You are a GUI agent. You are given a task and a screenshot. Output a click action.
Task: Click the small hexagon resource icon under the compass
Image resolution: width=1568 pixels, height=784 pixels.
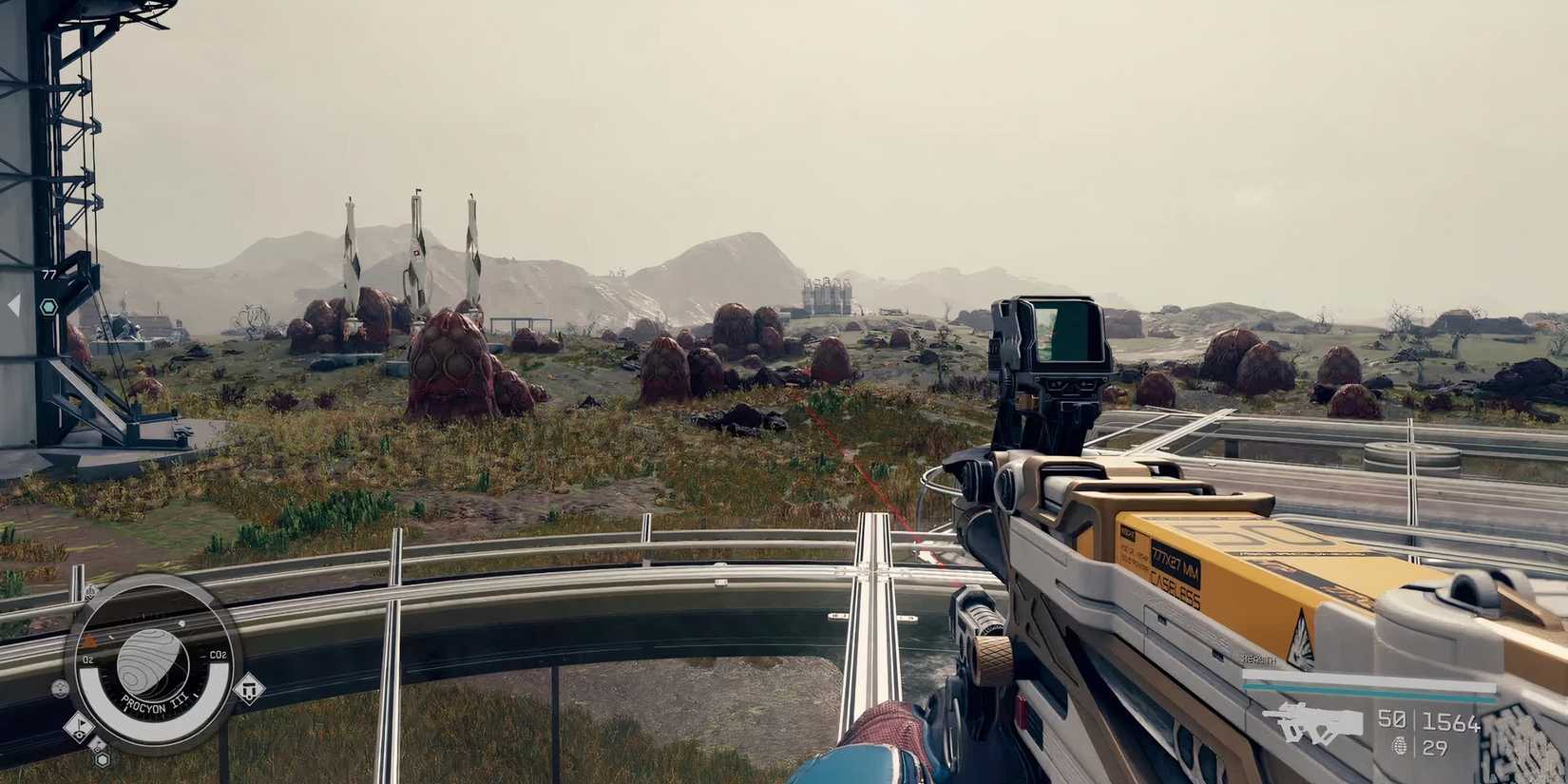click(102, 760)
